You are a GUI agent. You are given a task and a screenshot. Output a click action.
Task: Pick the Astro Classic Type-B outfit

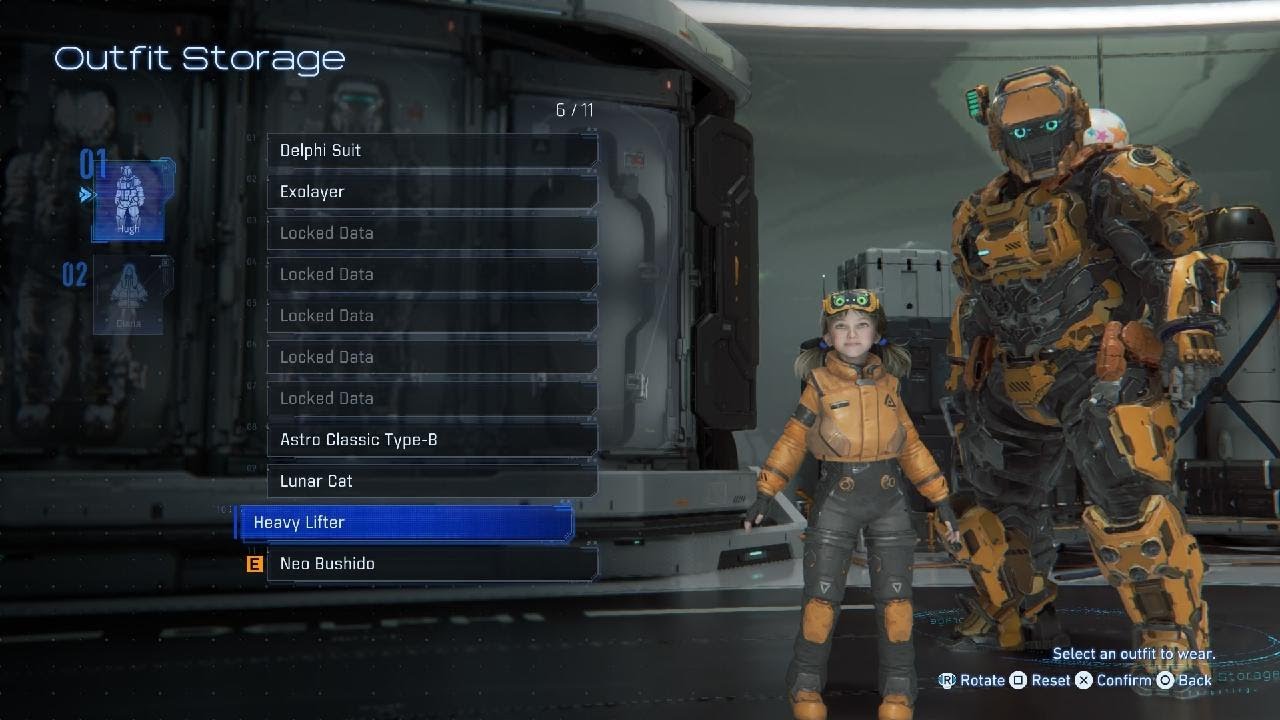pyautogui.click(x=431, y=440)
